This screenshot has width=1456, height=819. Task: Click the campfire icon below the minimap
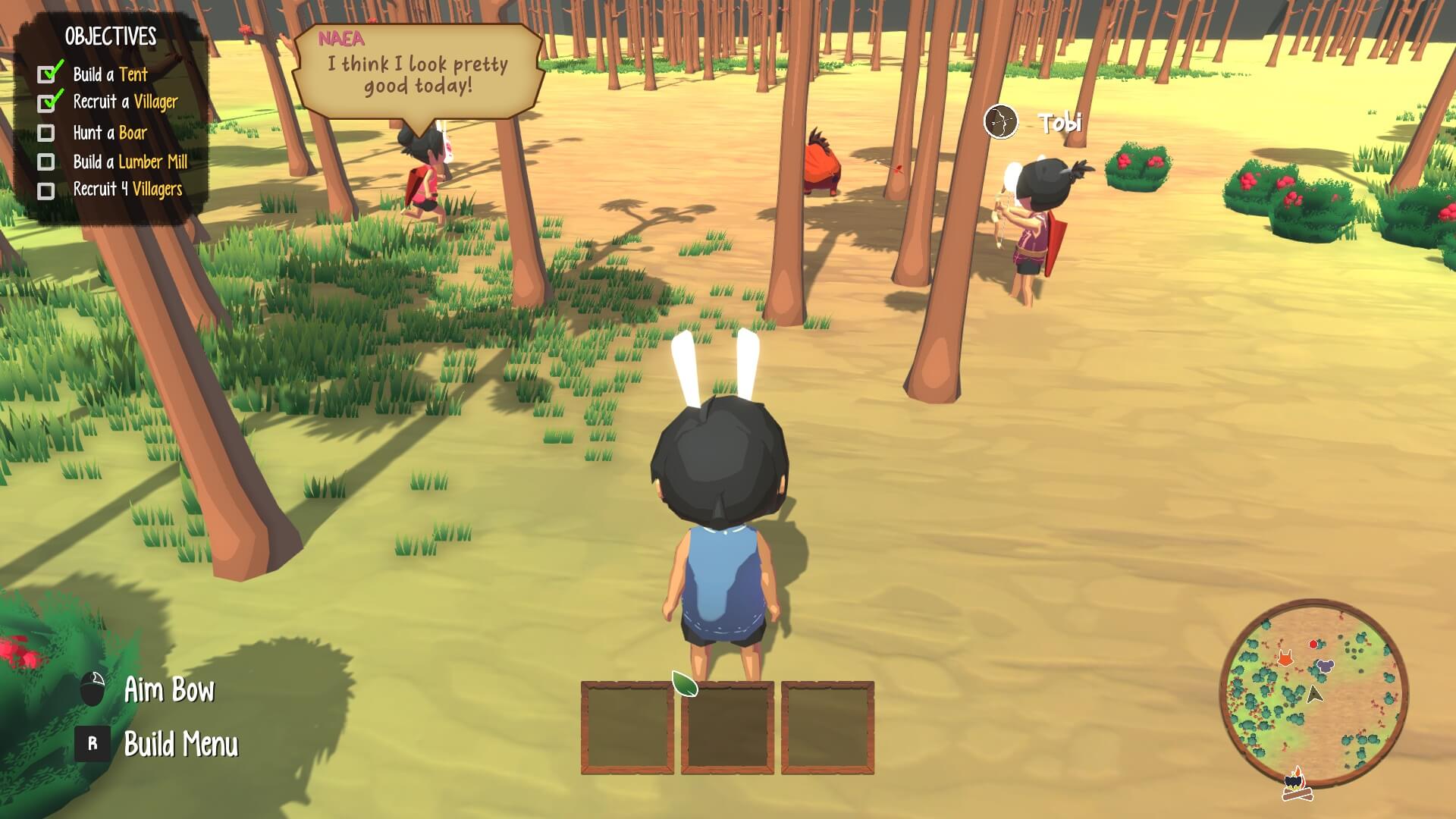tap(1297, 785)
